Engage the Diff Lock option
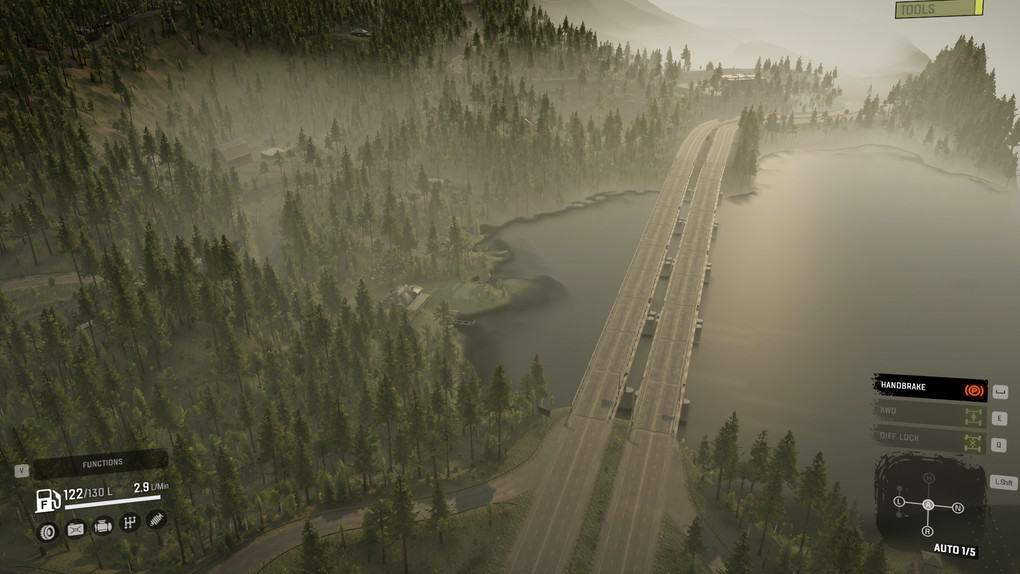Viewport: 1020px width, 574px height. coord(930,439)
